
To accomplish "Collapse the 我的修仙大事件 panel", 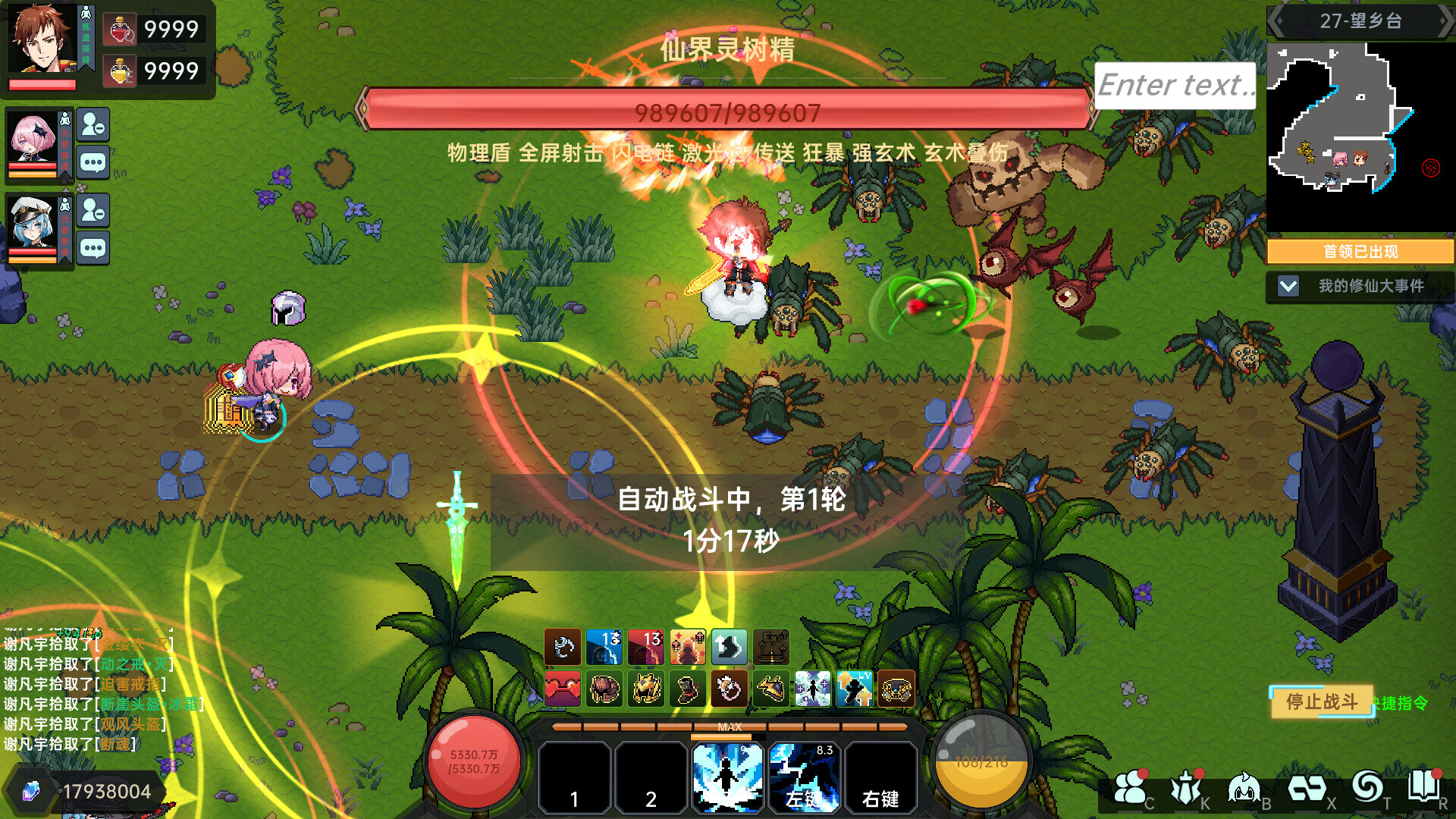I will (1287, 287).
